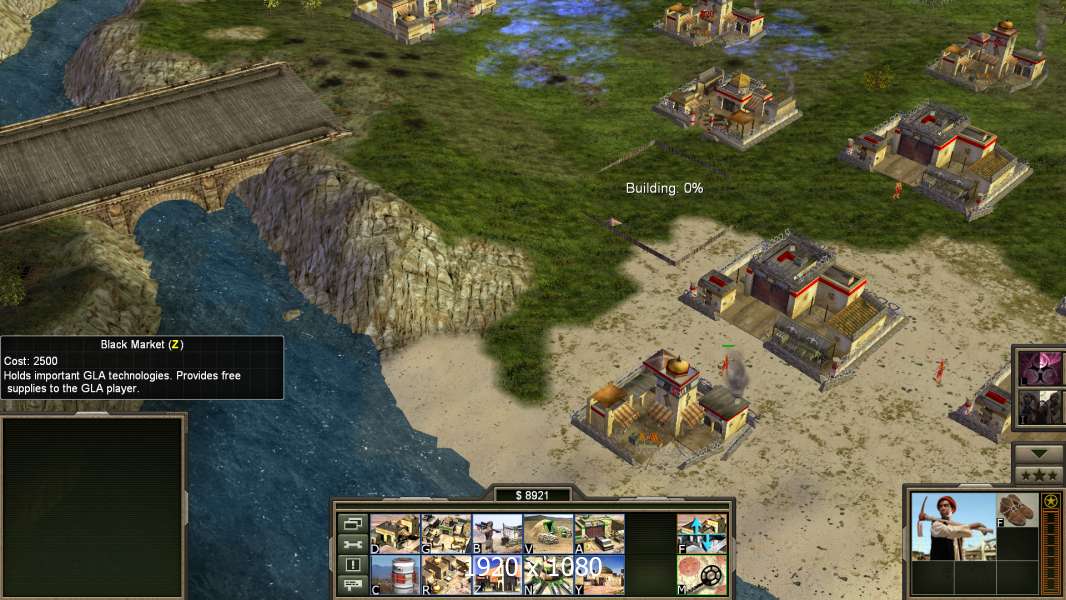The height and width of the screenshot is (600, 1066).
Task: Choose the tunnel entrance build icon (V)
Action: 548,534
